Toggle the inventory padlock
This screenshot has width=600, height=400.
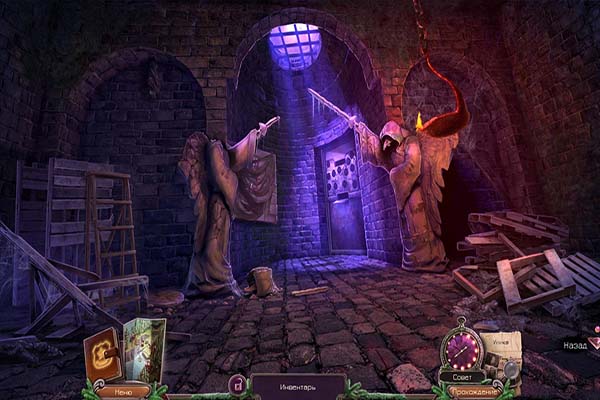pyautogui.click(x=237, y=383)
